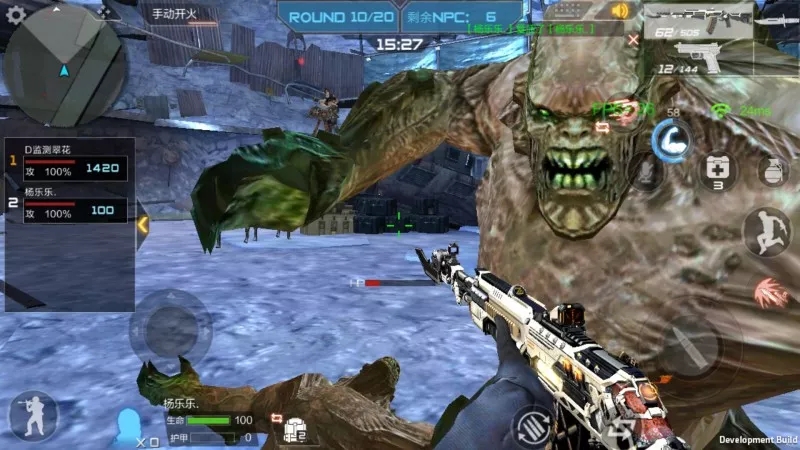Image resolution: width=800 pixels, height=450 pixels.
Task: Toggle the orange speaker sound button
Action: [x=623, y=12]
